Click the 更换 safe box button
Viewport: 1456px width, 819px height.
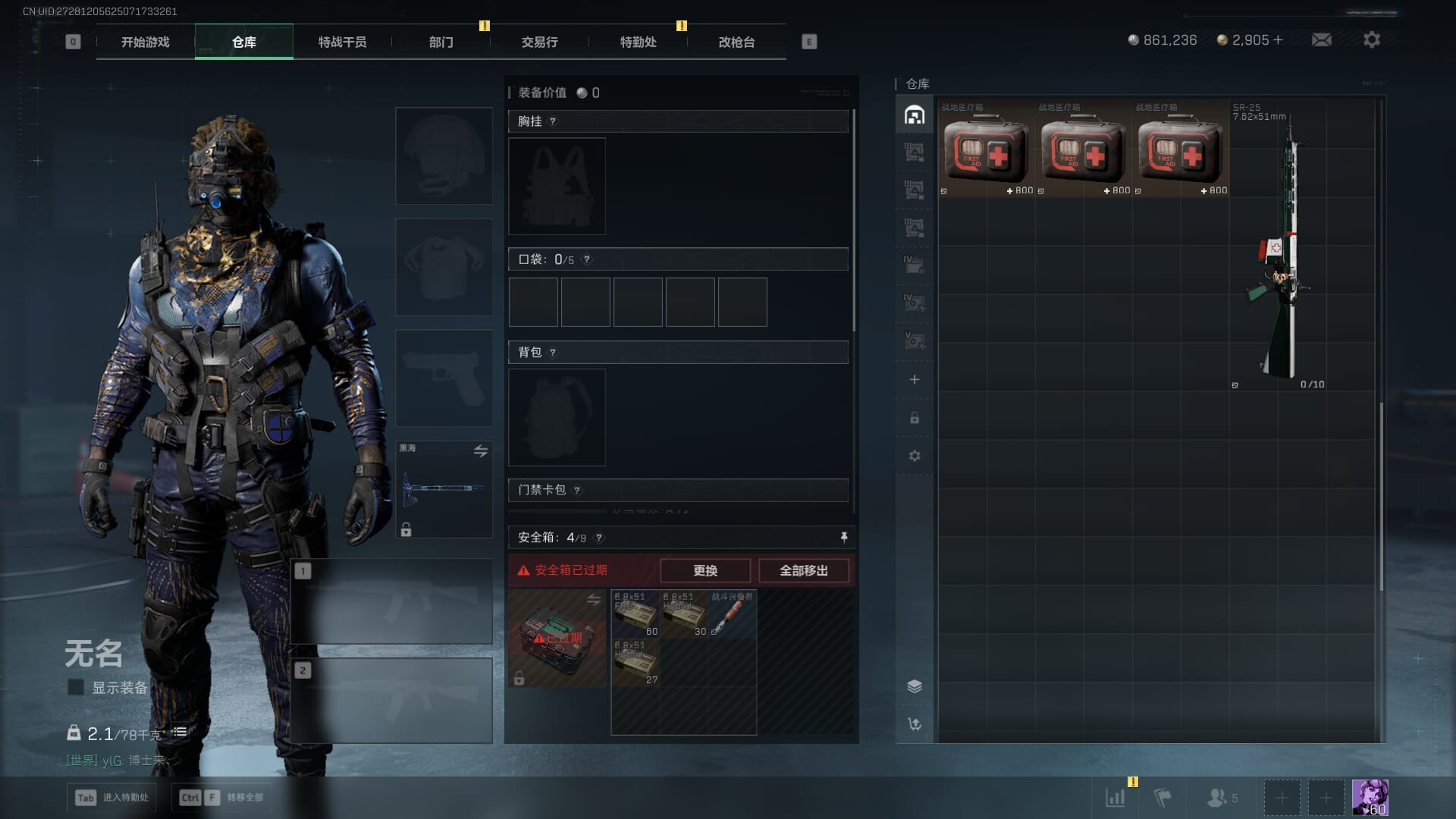[704, 570]
